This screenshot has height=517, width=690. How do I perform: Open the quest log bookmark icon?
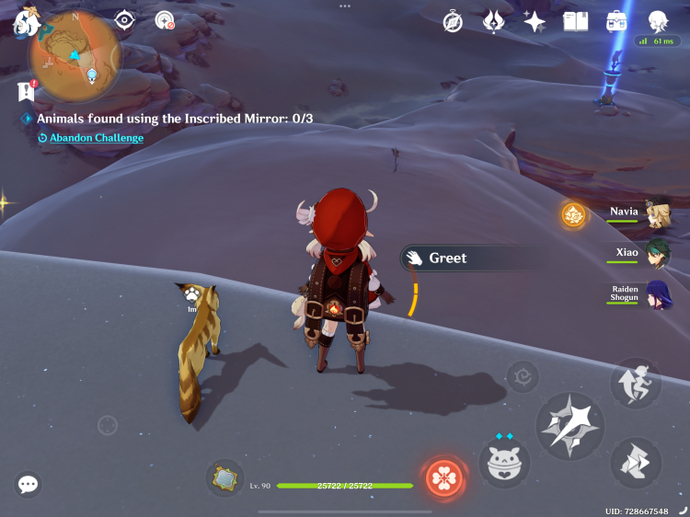[x=26, y=91]
